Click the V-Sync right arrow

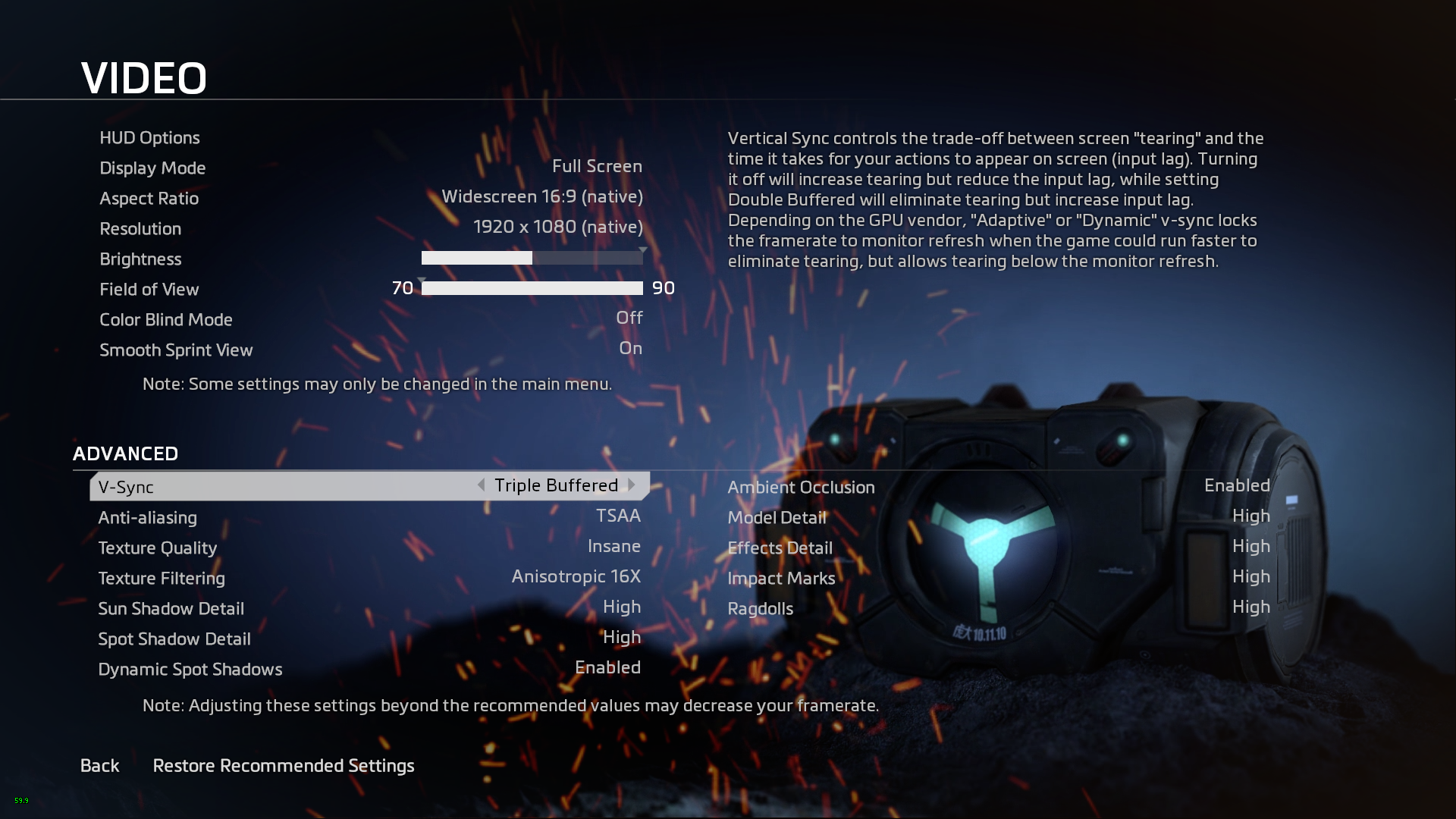tap(632, 485)
